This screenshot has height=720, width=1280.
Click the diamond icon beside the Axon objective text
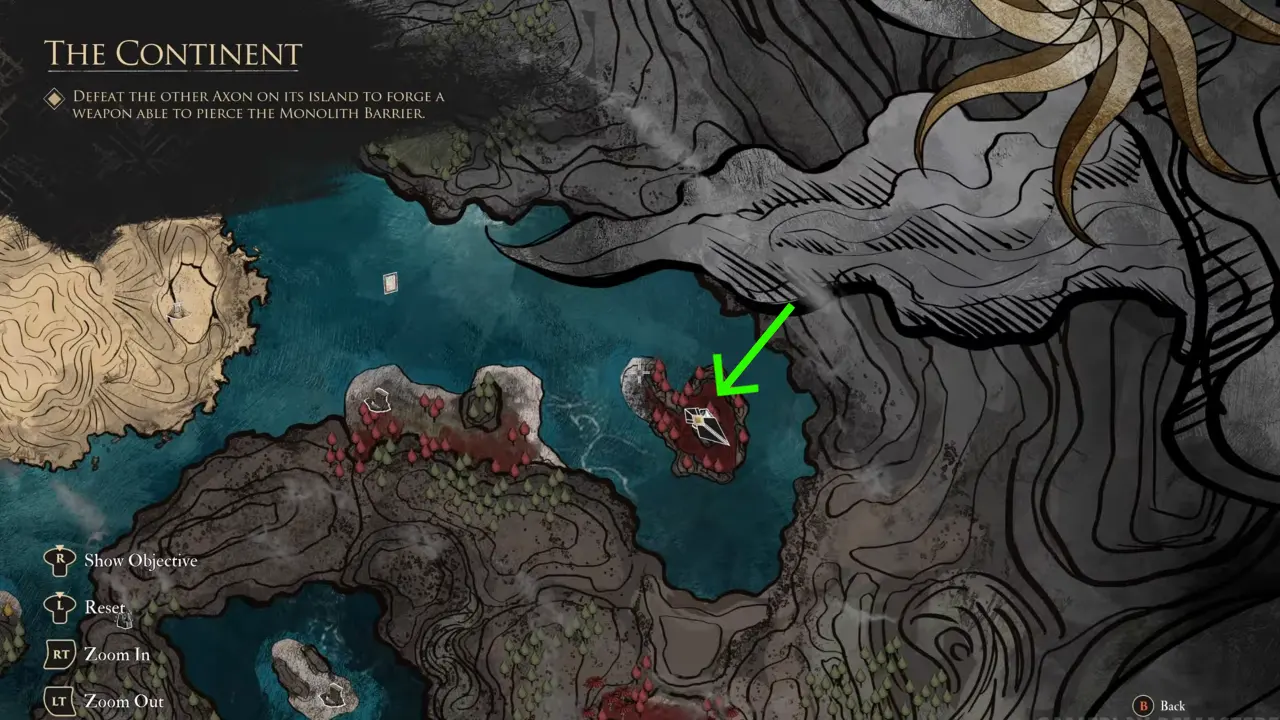click(x=54, y=98)
